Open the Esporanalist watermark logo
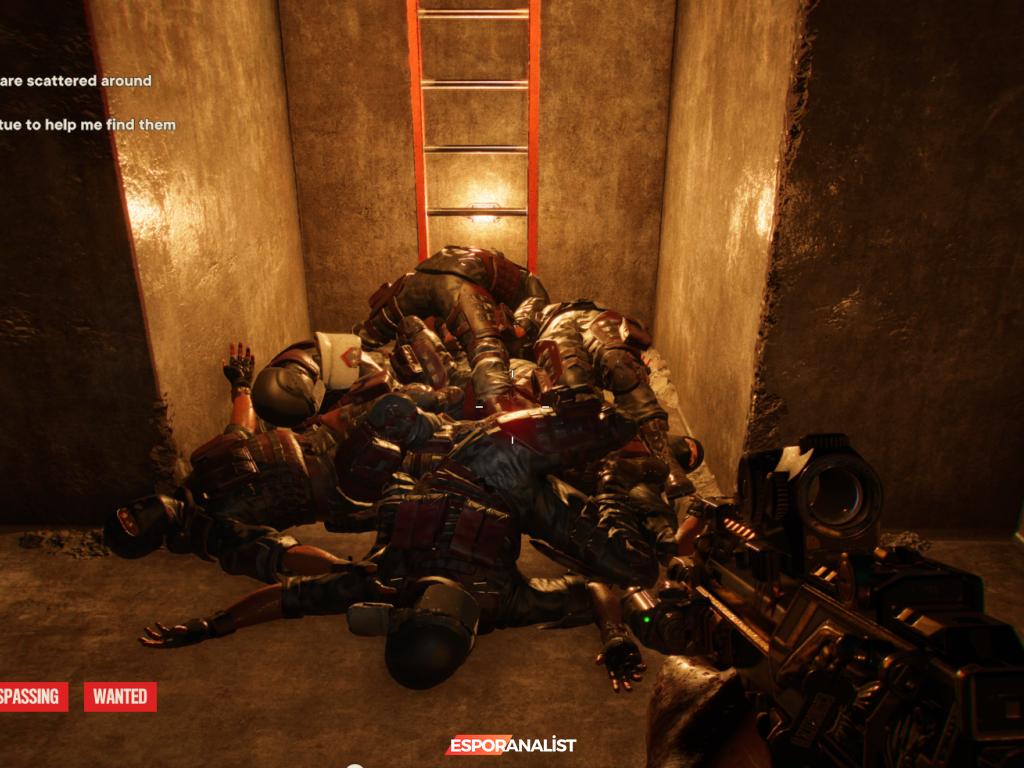The image size is (1024, 768). tap(511, 745)
